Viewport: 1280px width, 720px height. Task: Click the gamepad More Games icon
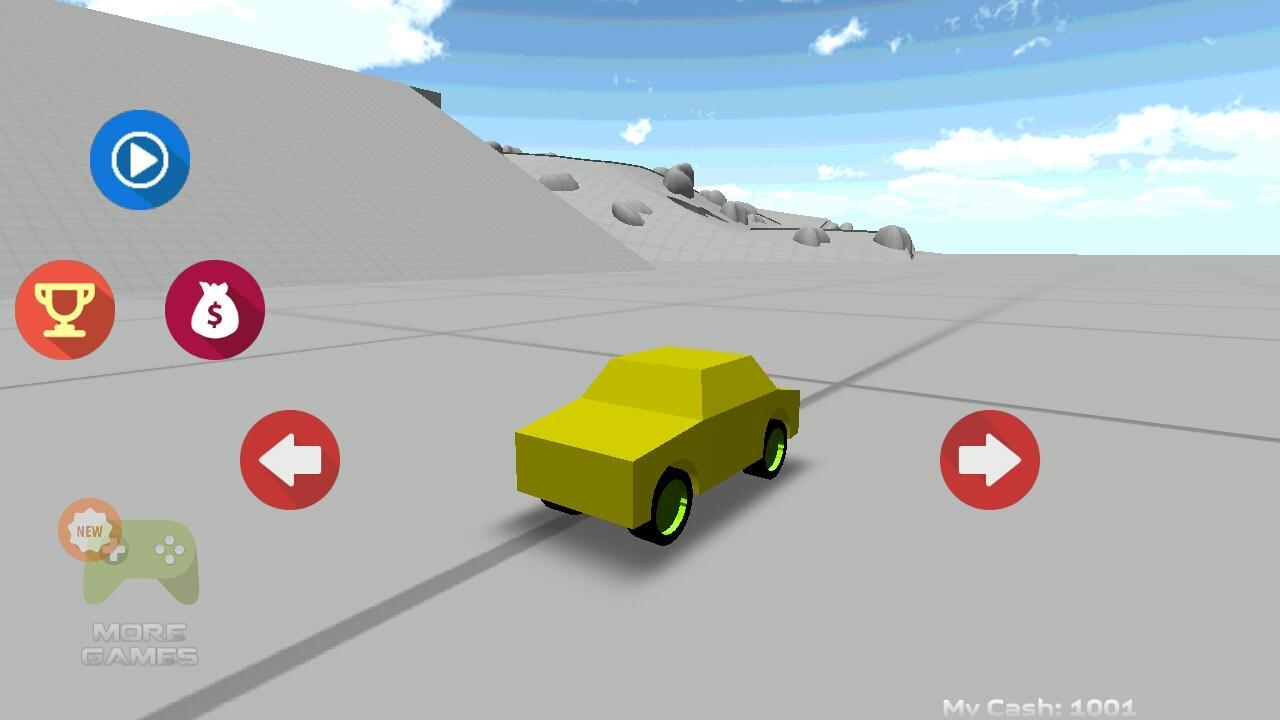(x=140, y=560)
